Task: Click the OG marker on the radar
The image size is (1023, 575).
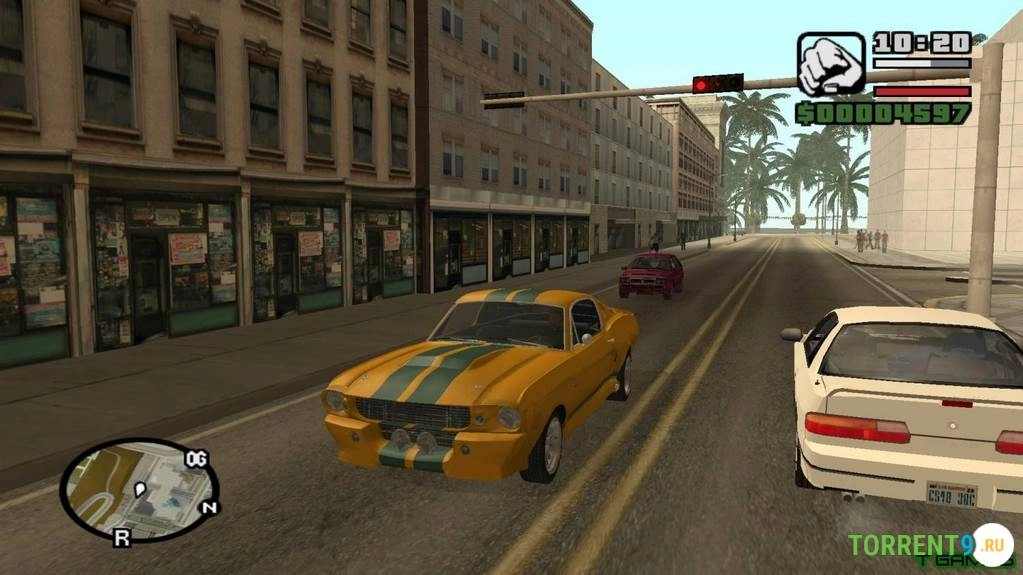Action: (196, 459)
